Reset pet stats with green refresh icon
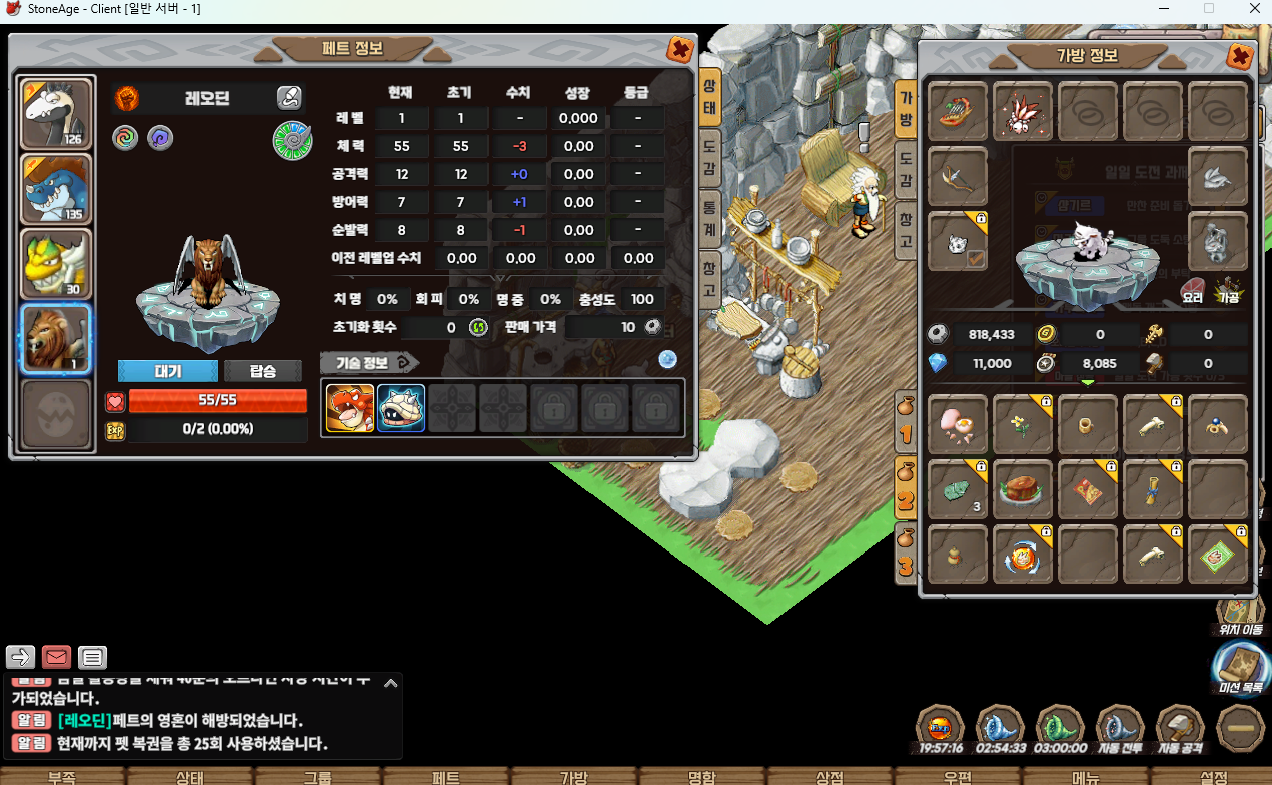 click(x=478, y=327)
